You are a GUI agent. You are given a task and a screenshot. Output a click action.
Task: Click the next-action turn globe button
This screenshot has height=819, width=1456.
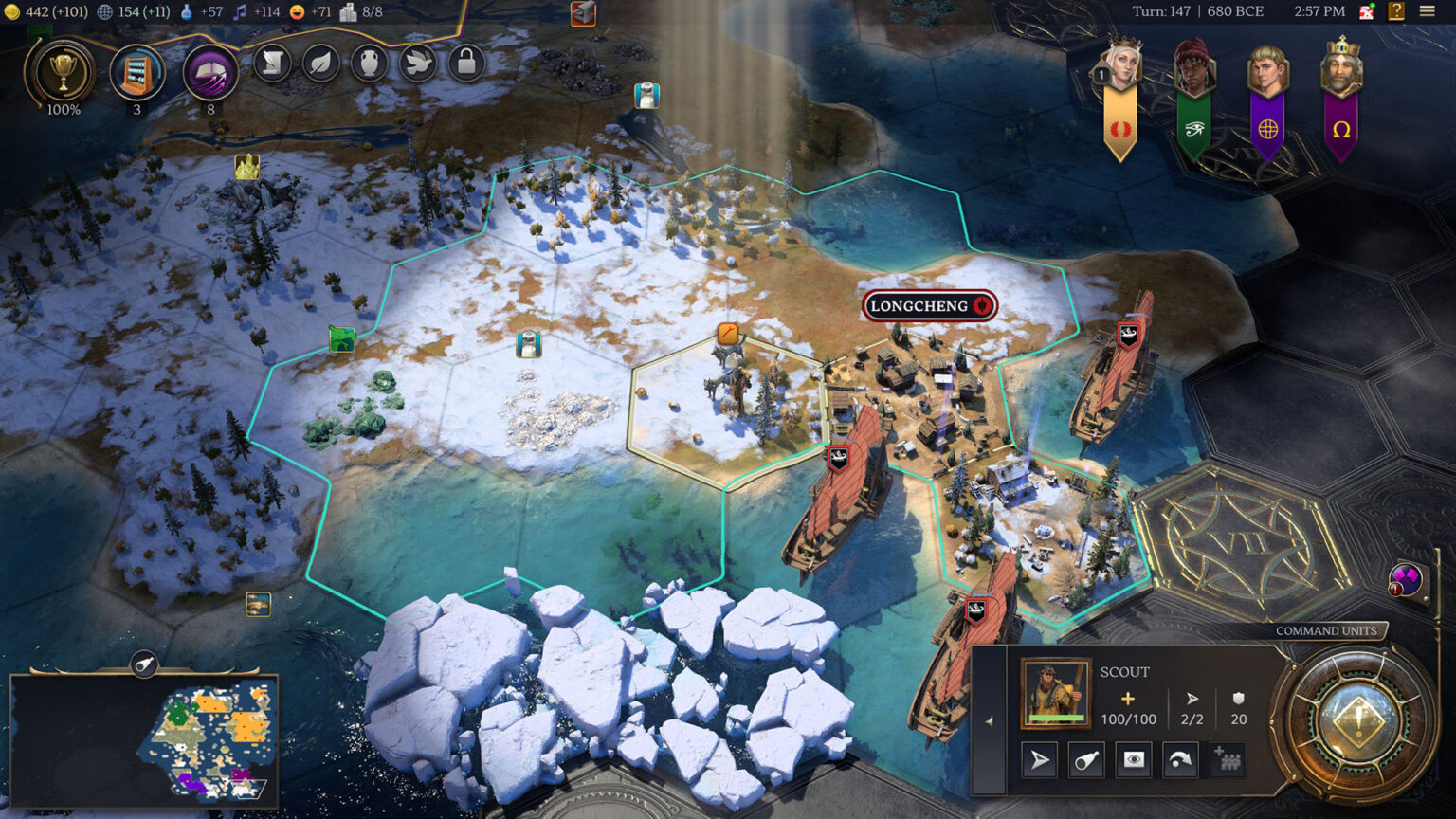tap(1357, 718)
